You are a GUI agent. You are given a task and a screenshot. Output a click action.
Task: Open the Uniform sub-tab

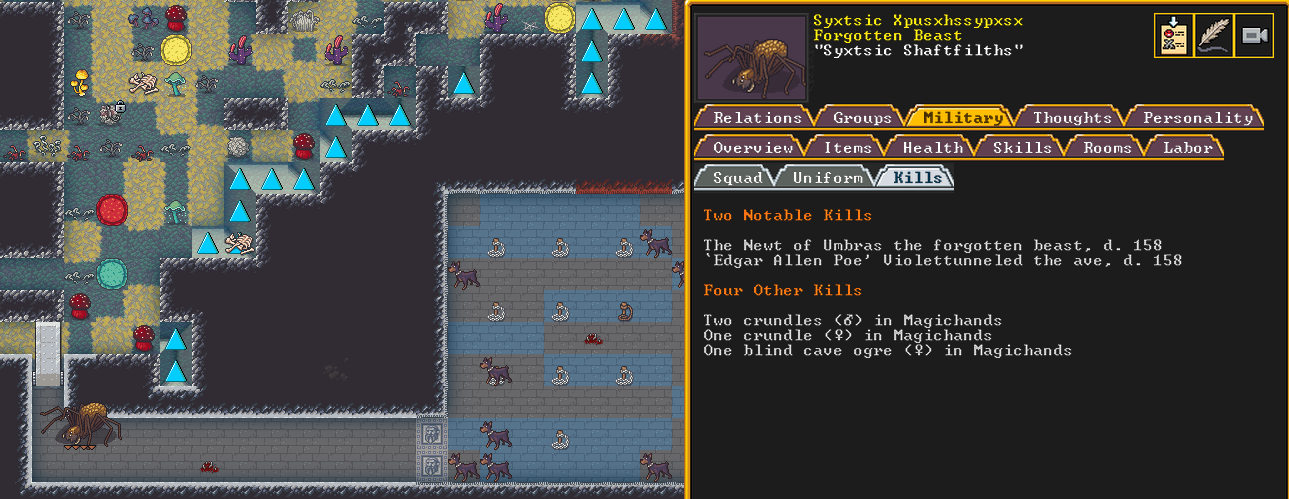826,178
